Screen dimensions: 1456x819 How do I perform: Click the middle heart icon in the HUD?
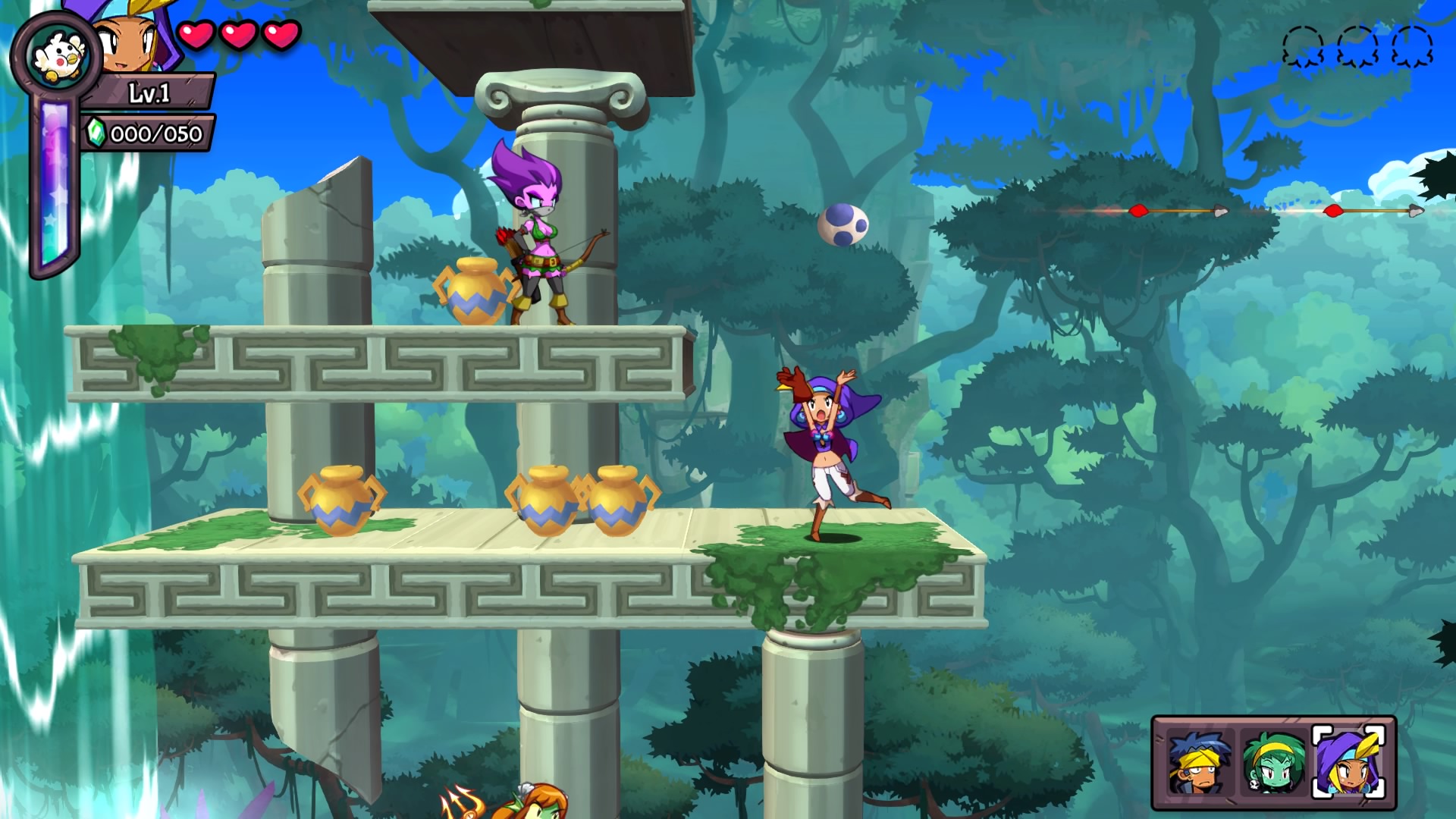(x=238, y=34)
